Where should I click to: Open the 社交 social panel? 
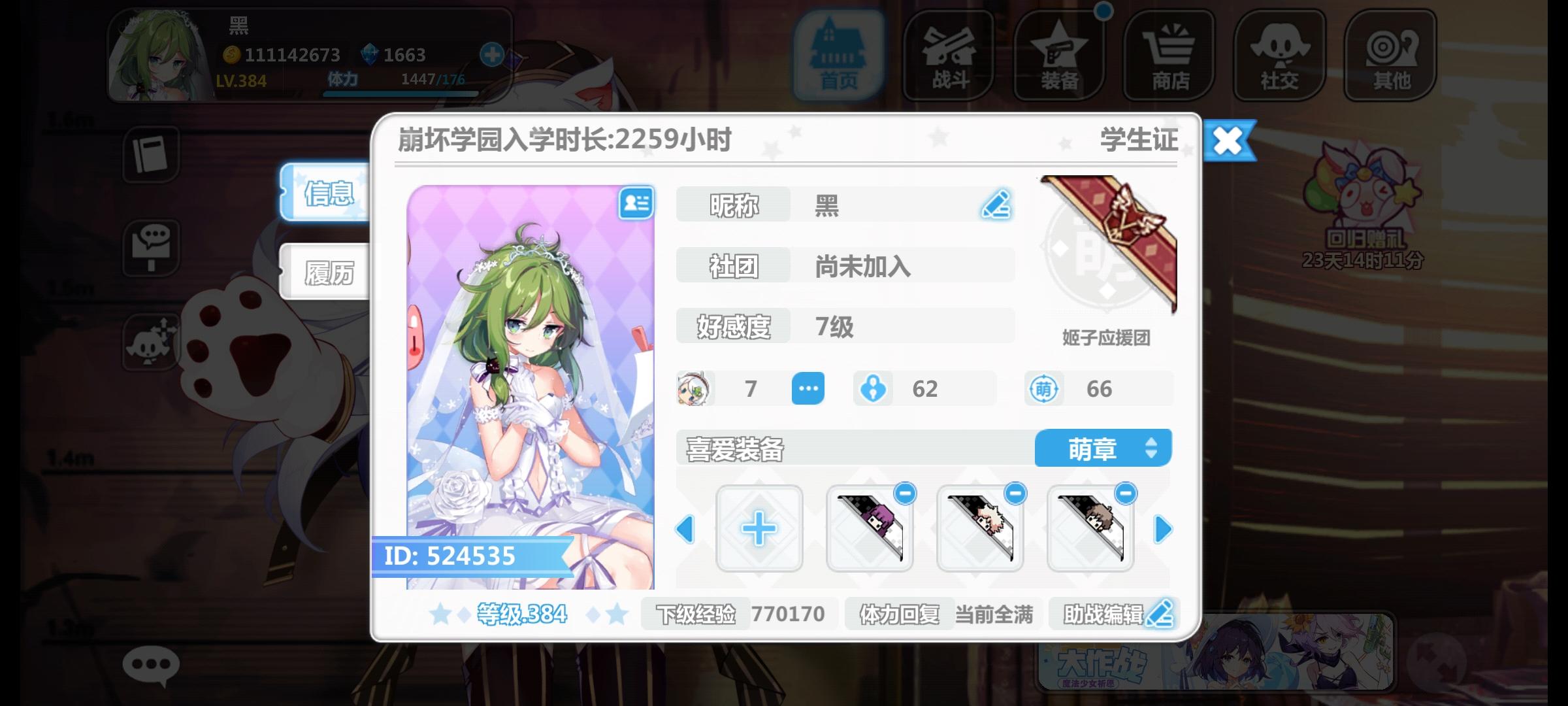click(x=1279, y=56)
